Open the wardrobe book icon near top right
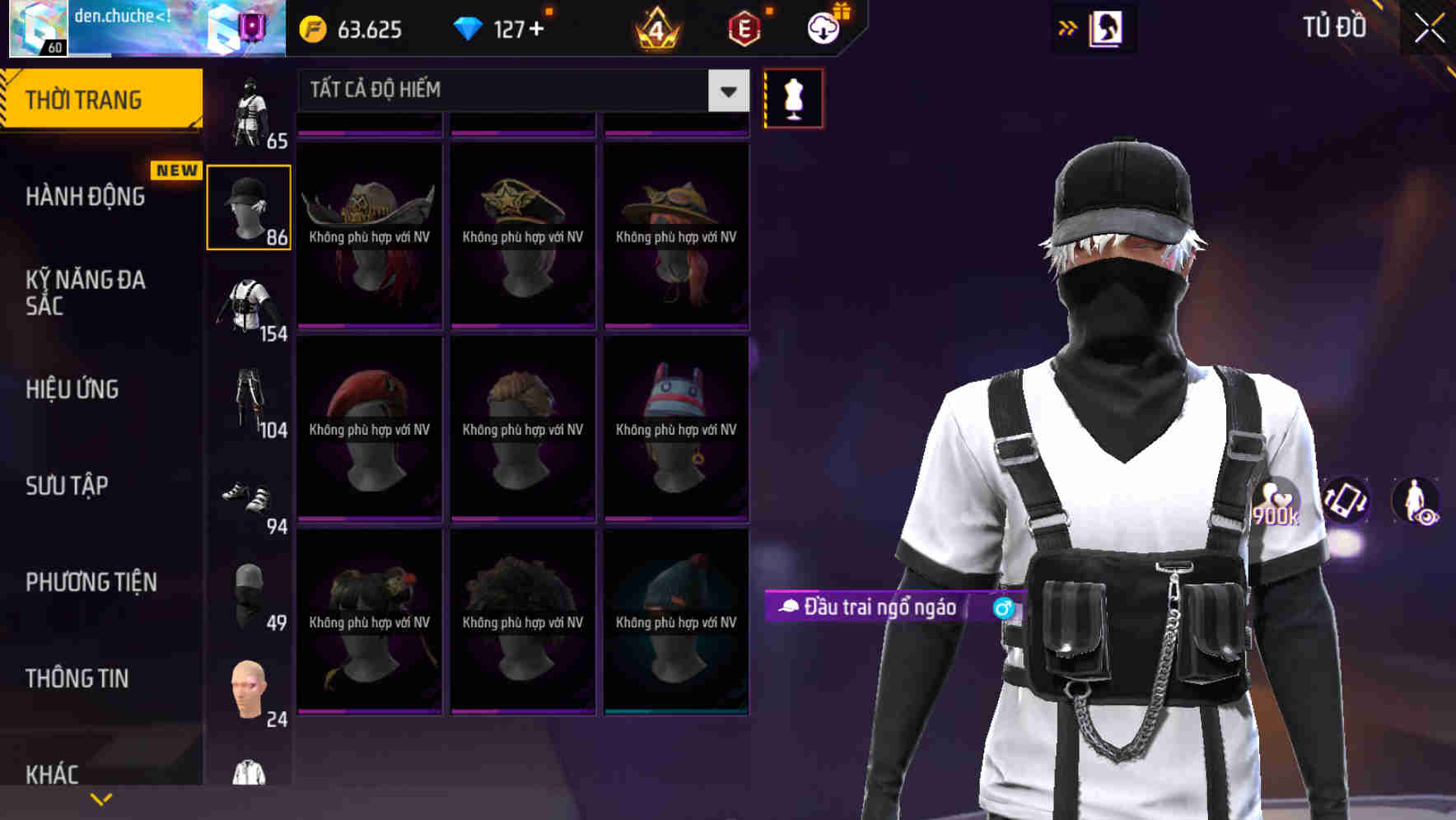The height and width of the screenshot is (820, 1456). pyautogui.click(x=1104, y=27)
